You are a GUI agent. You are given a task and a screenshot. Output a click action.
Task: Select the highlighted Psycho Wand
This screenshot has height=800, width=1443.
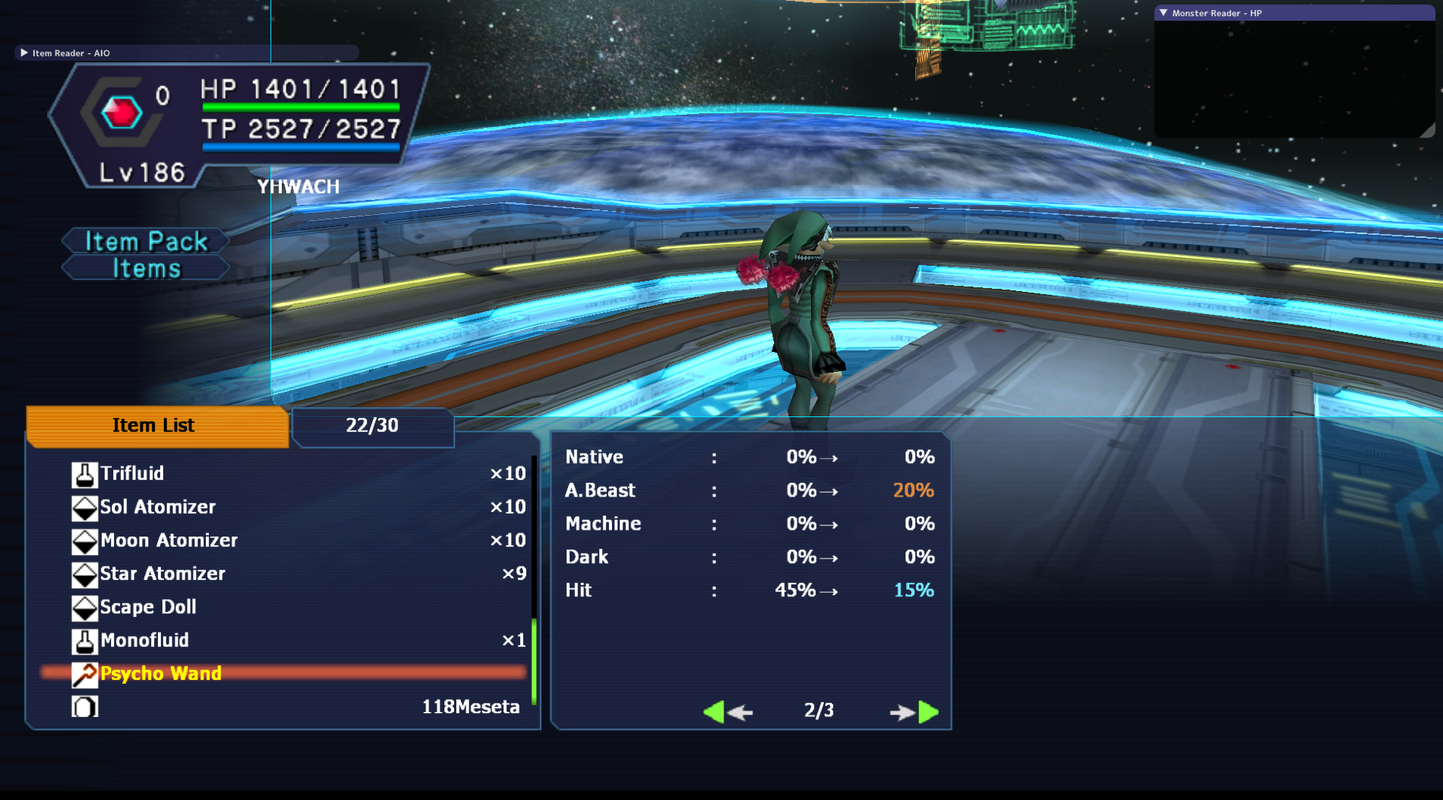(160, 674)
